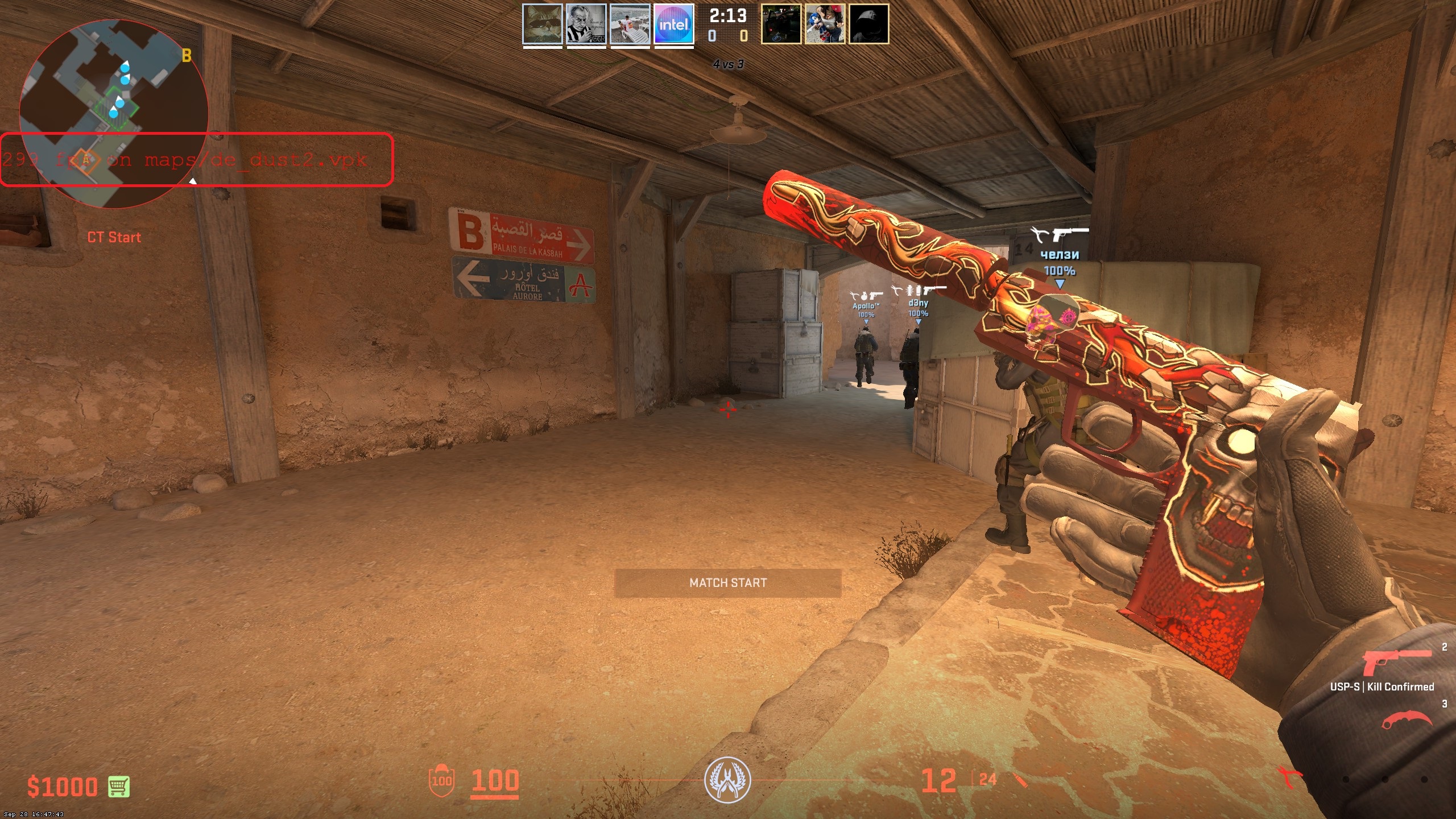Open the buy menu cart icon
The width and height of the screenshot is (1456, 819).
click(x=119, y=787)
